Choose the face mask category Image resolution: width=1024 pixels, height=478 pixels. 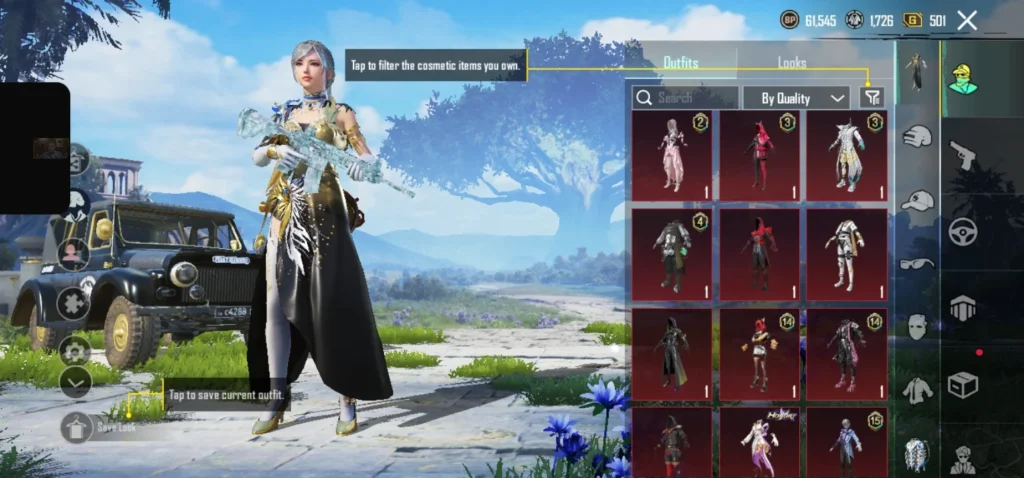[x=917, y=327]
